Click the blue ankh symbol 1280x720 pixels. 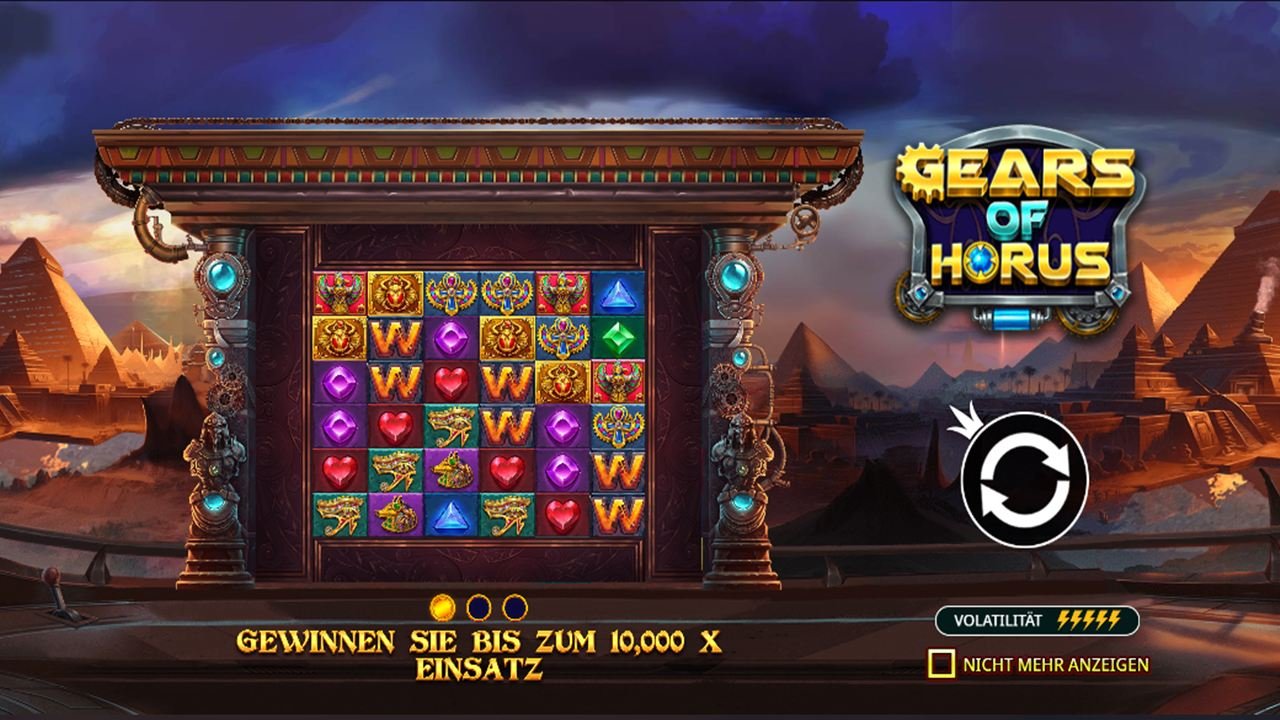pos(452,291)
